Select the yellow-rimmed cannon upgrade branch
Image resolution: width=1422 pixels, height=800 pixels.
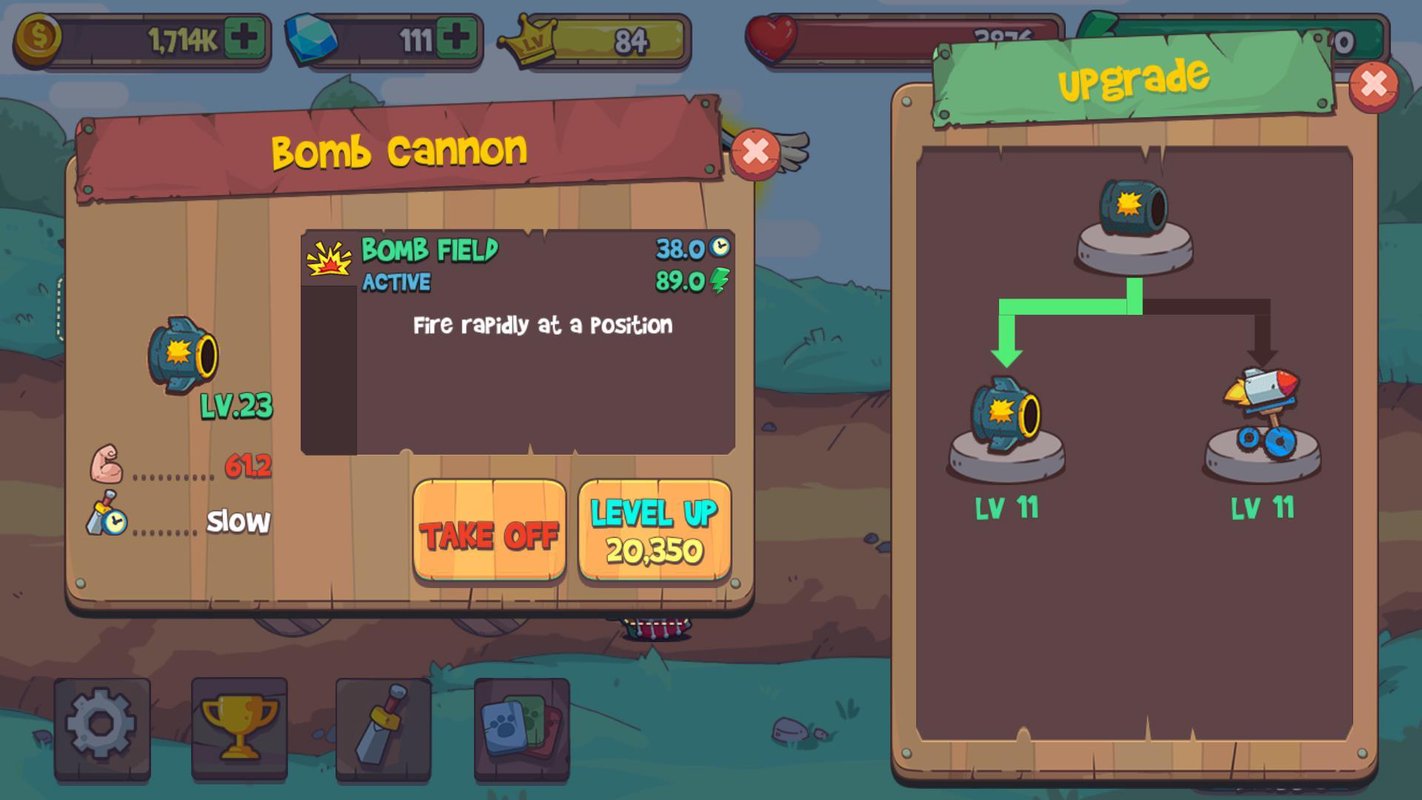1006,424
